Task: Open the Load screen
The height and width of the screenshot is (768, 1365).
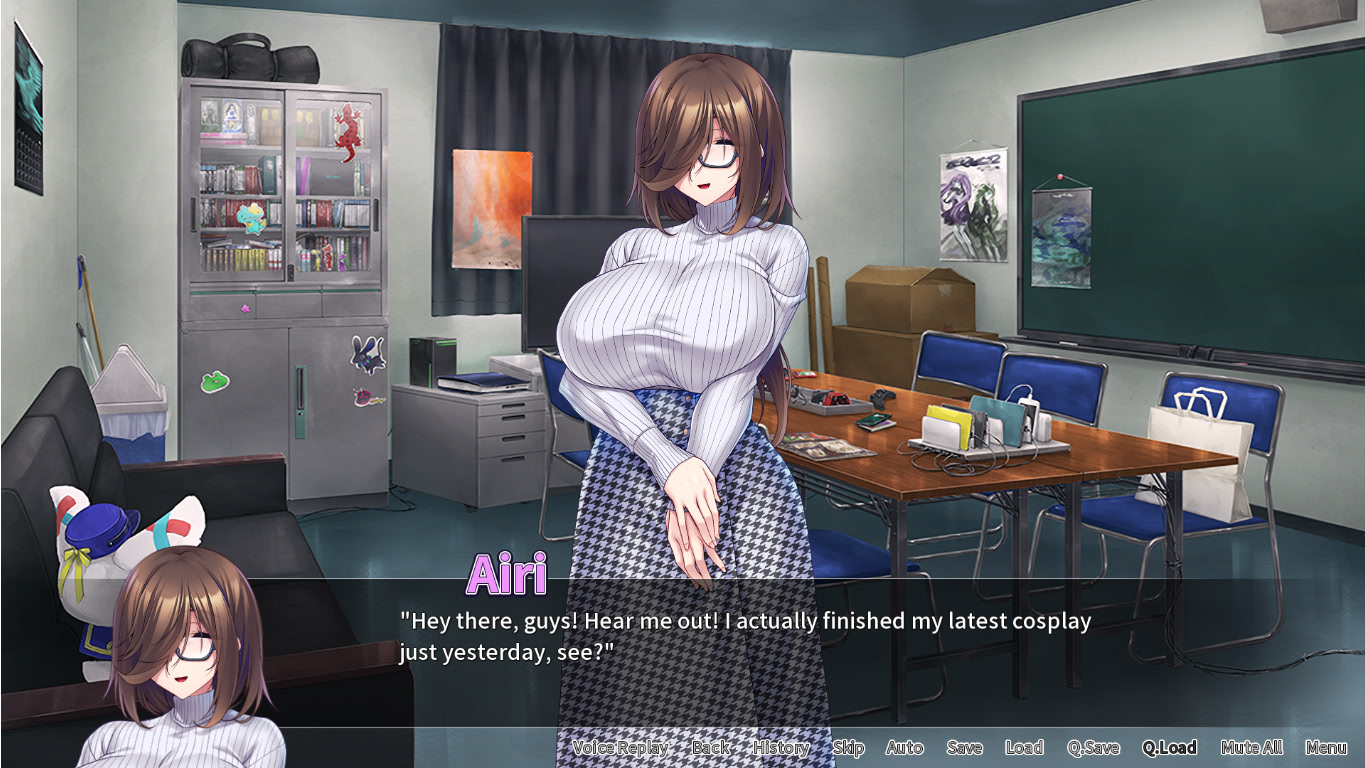Action: (1024, 748)
